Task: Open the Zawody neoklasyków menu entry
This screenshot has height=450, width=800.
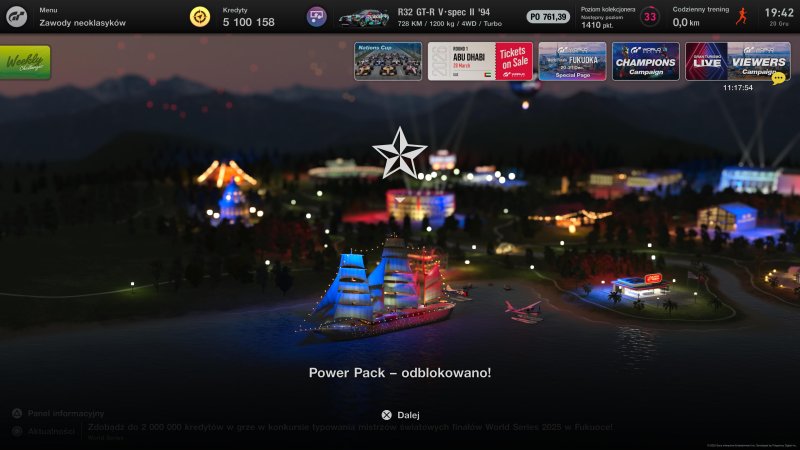Action: (x=82, y=22)
